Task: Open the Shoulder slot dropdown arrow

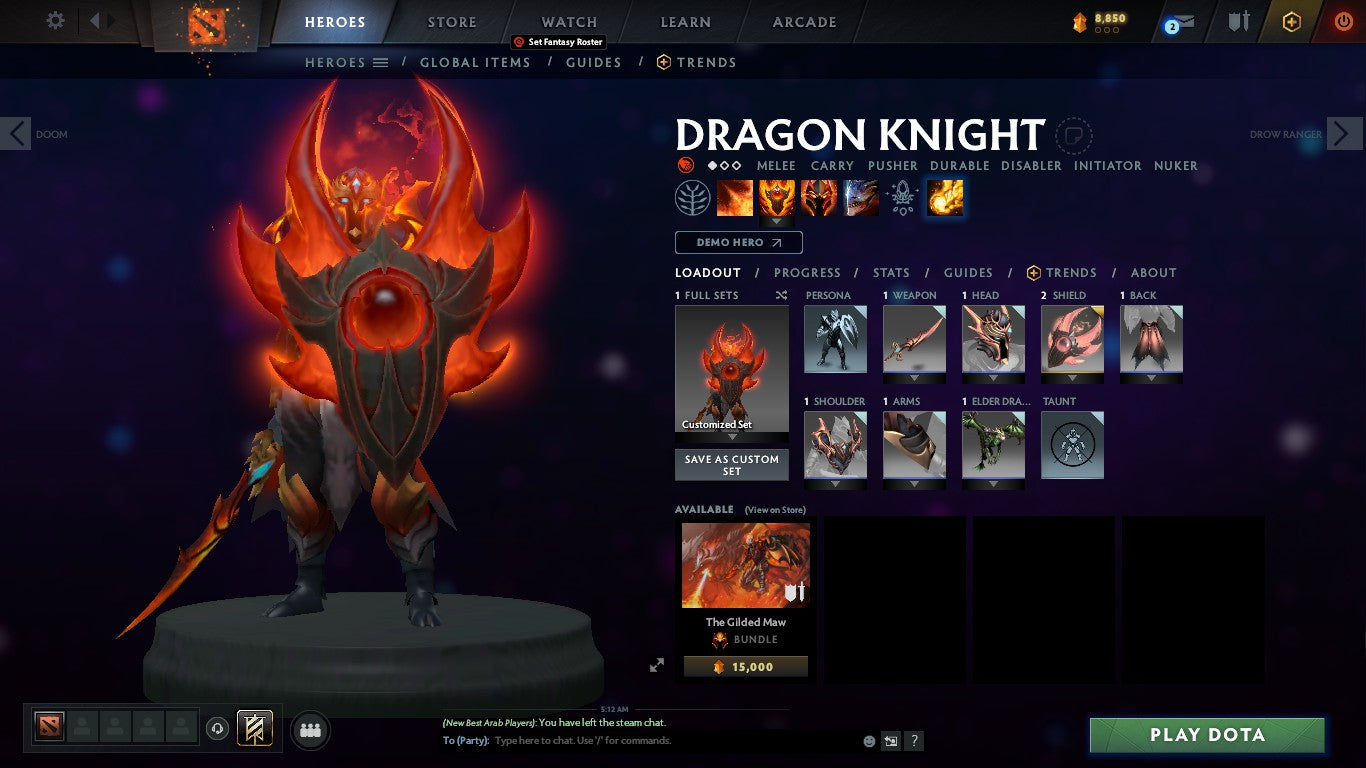Action: tap(835, 486)
